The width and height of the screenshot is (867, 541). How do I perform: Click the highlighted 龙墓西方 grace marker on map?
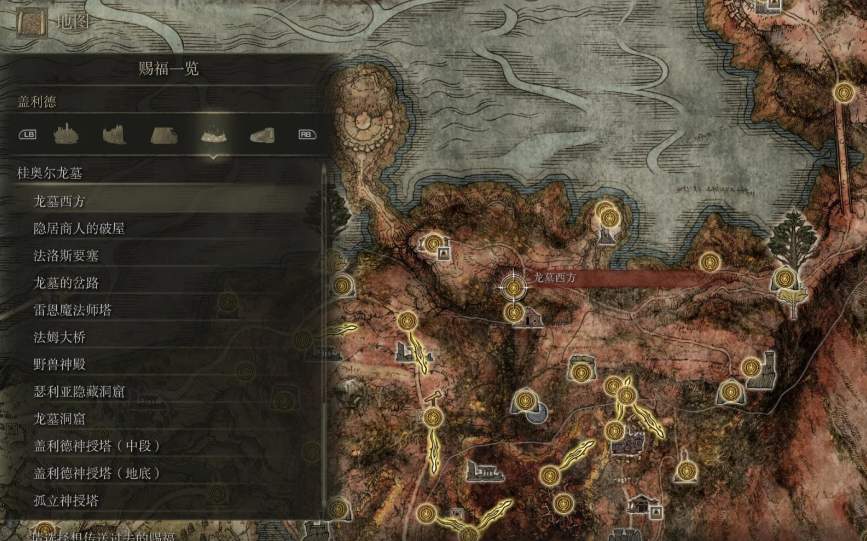(514, 287)
